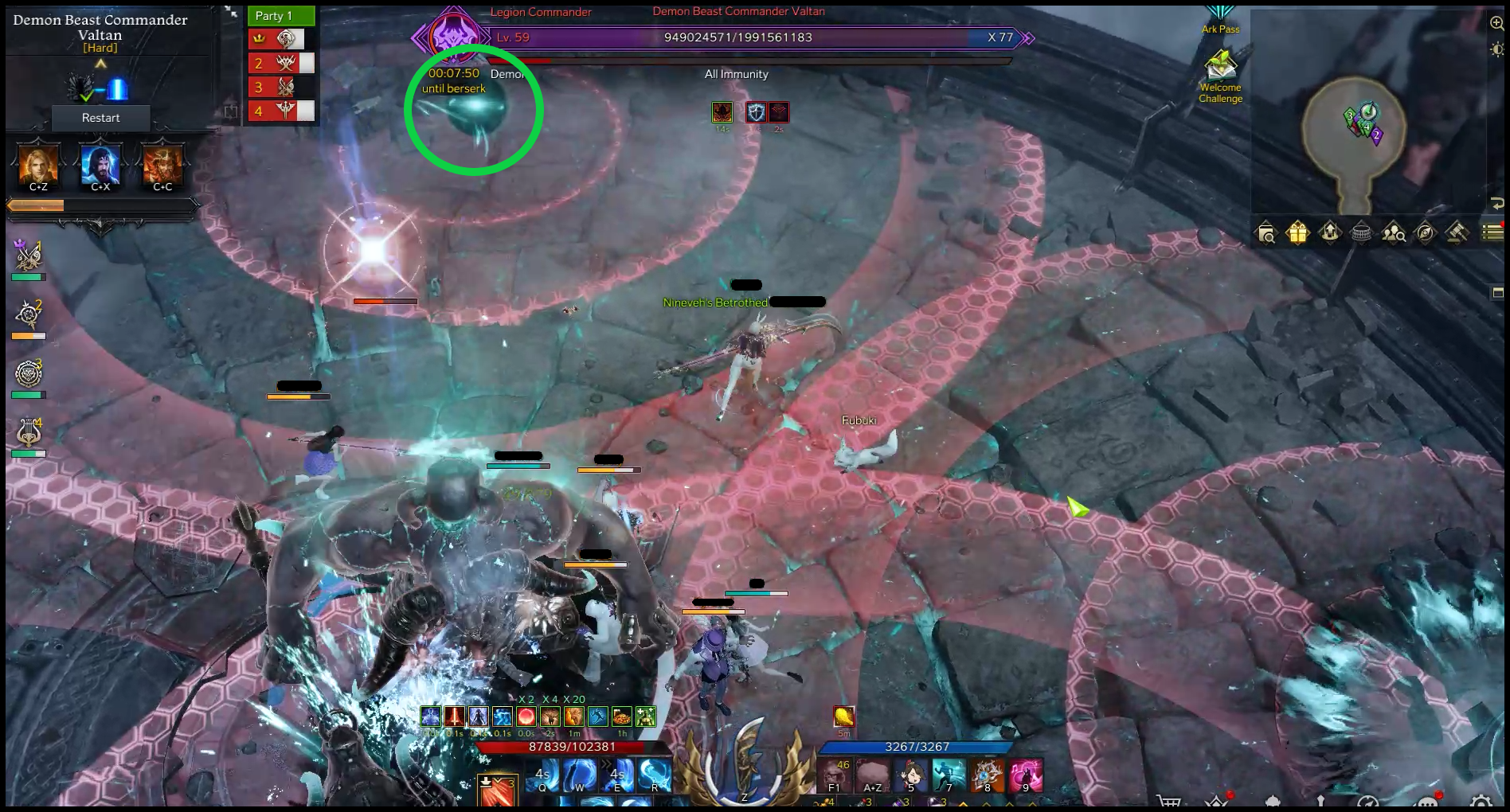
Task: Activate the skill bound to W
Action: tap(580, 775)
